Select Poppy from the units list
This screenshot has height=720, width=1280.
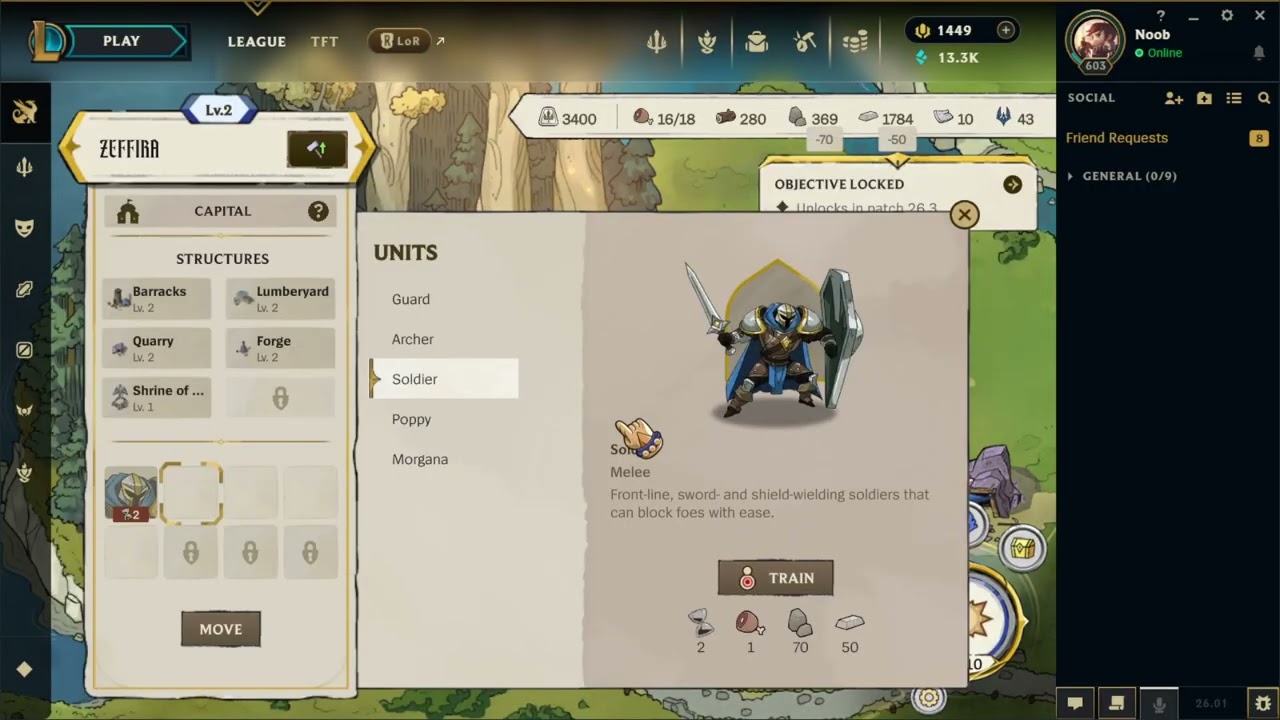point(411,419)
